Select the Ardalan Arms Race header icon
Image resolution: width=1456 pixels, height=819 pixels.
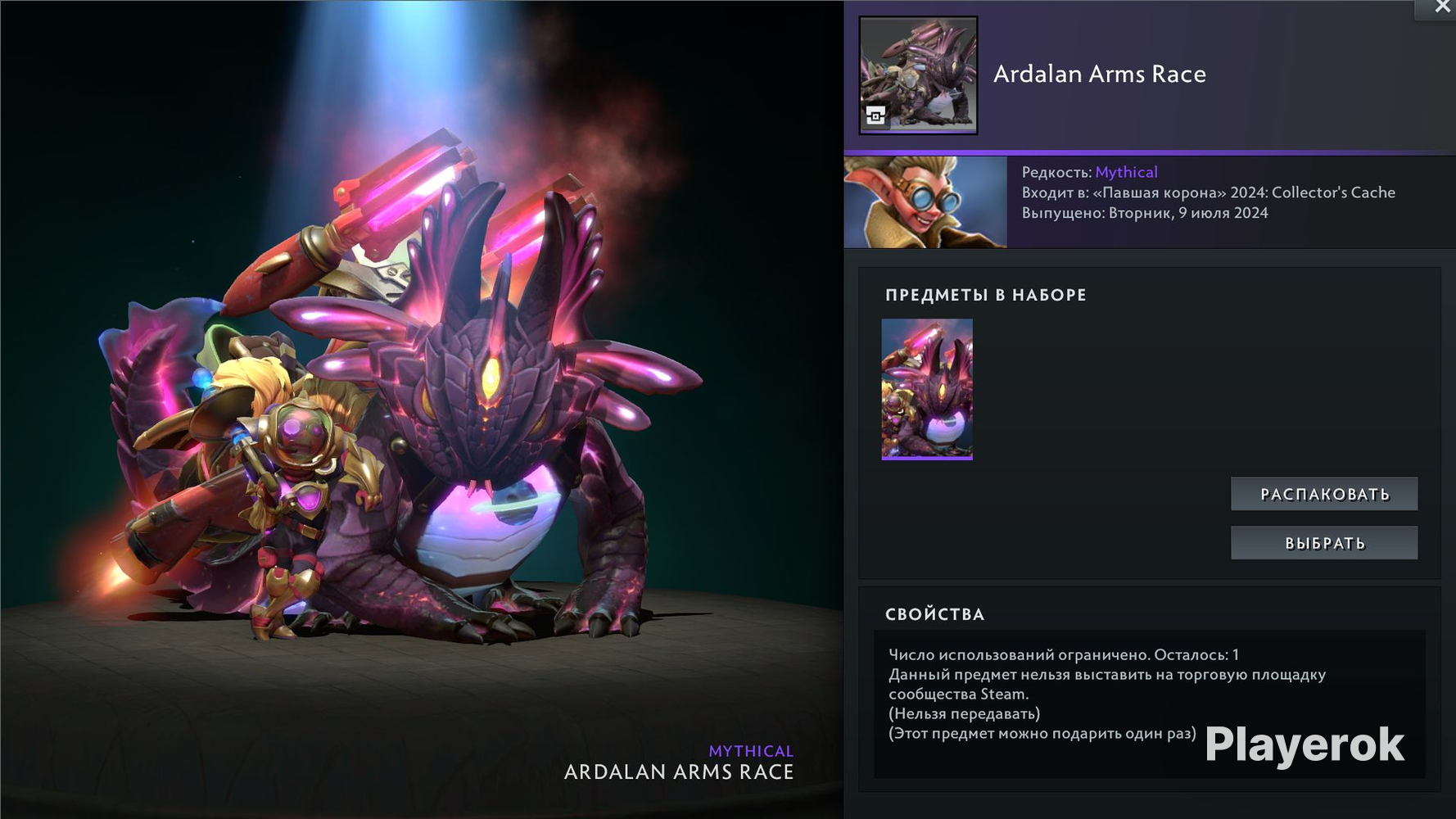point(918,75)
